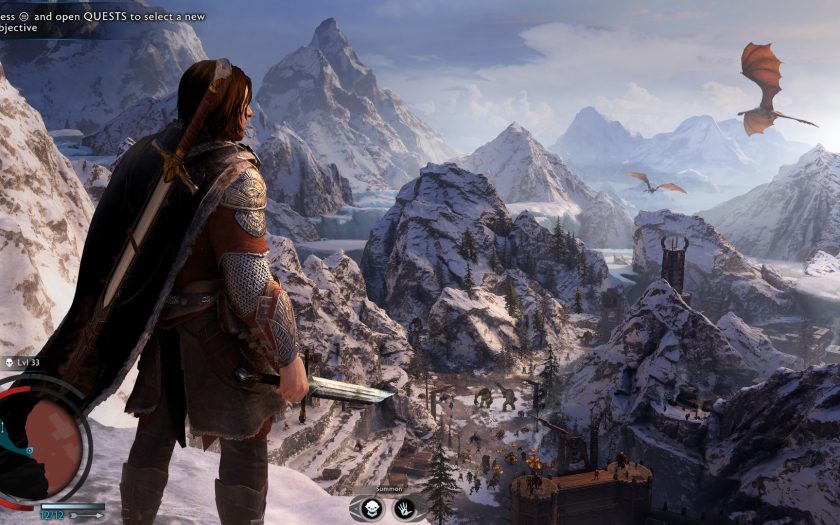Click the skull icon beside Lvl 33
Viewport: 840px width, 525px height.
pos(7,362)
